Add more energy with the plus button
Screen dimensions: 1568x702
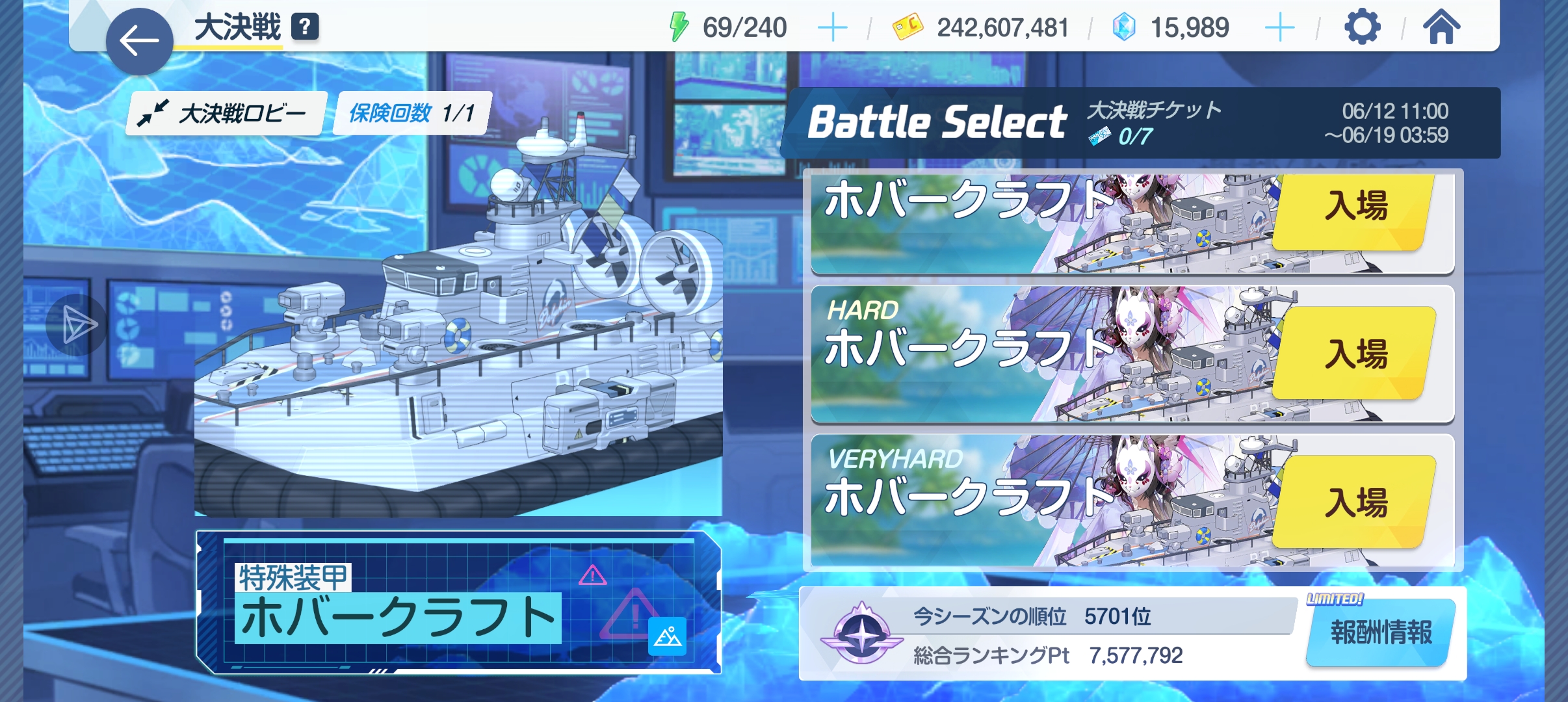pos(831,28)
